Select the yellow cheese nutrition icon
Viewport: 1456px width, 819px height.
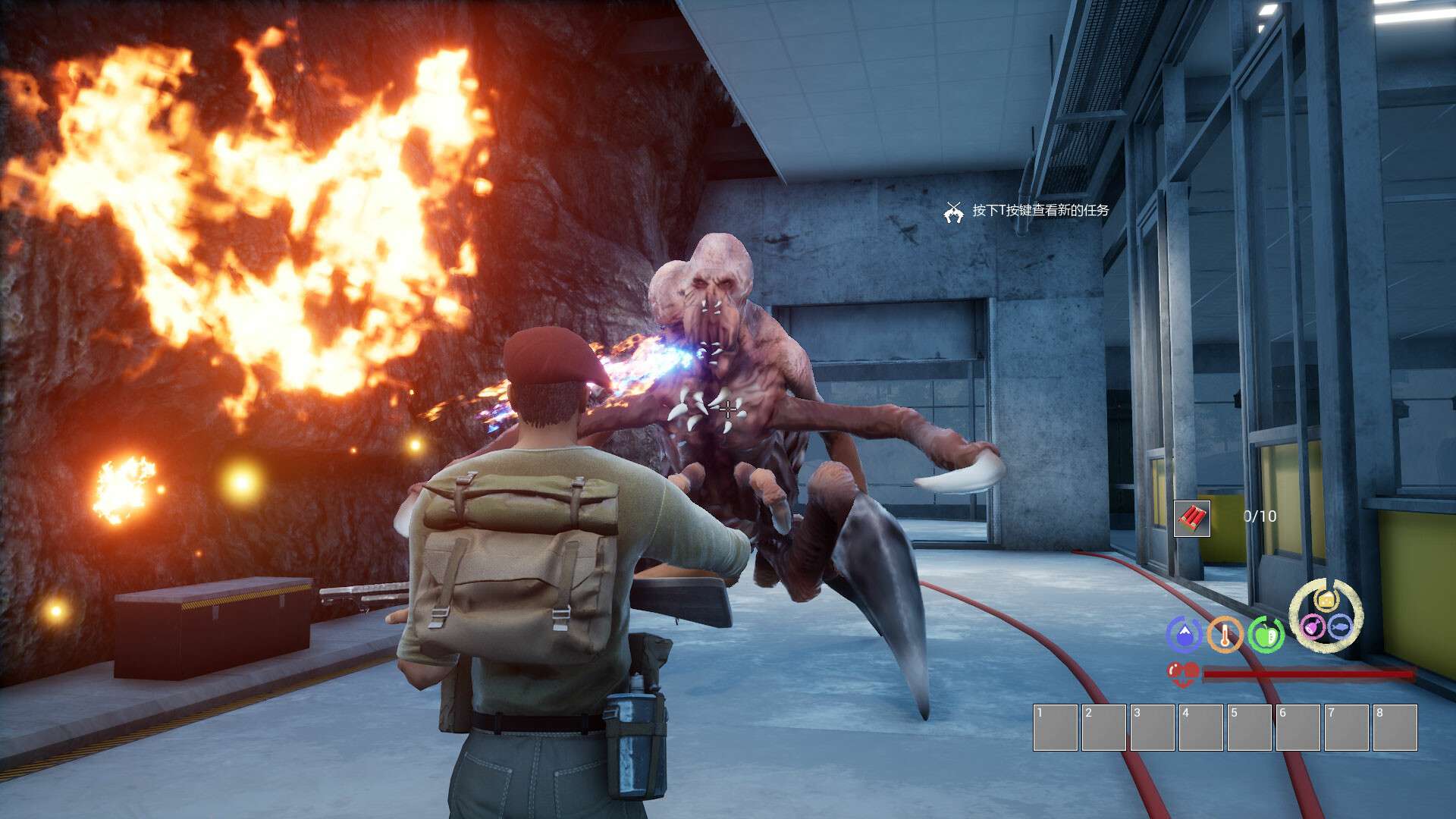coord(1326,601)
